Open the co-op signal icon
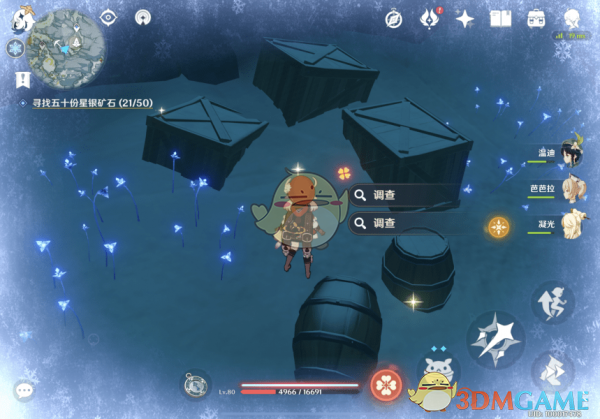The height and width of the screenshot is (419, 600). click(x=143, y=17)
